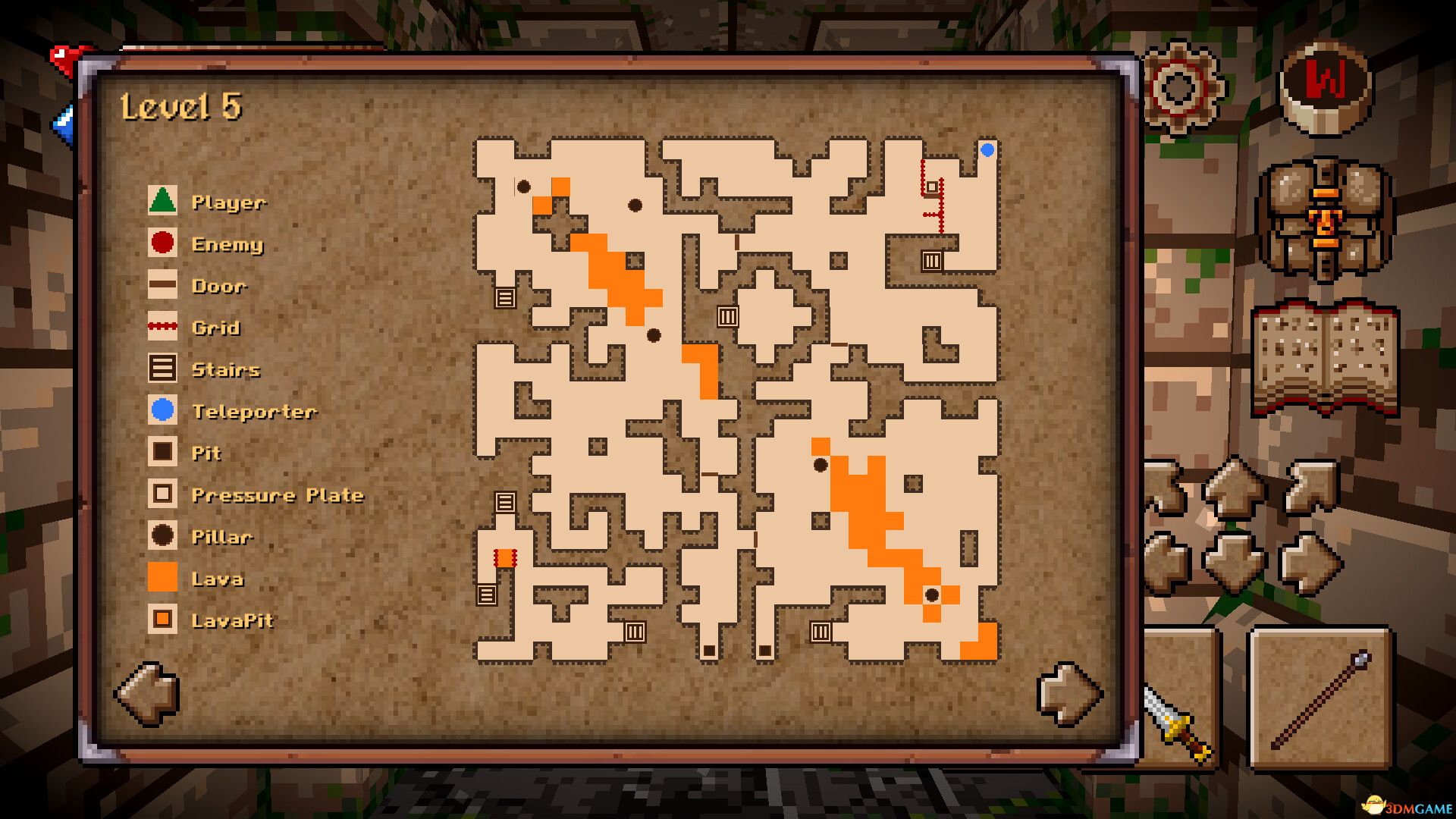Move forward with the up arrow

1234,487
